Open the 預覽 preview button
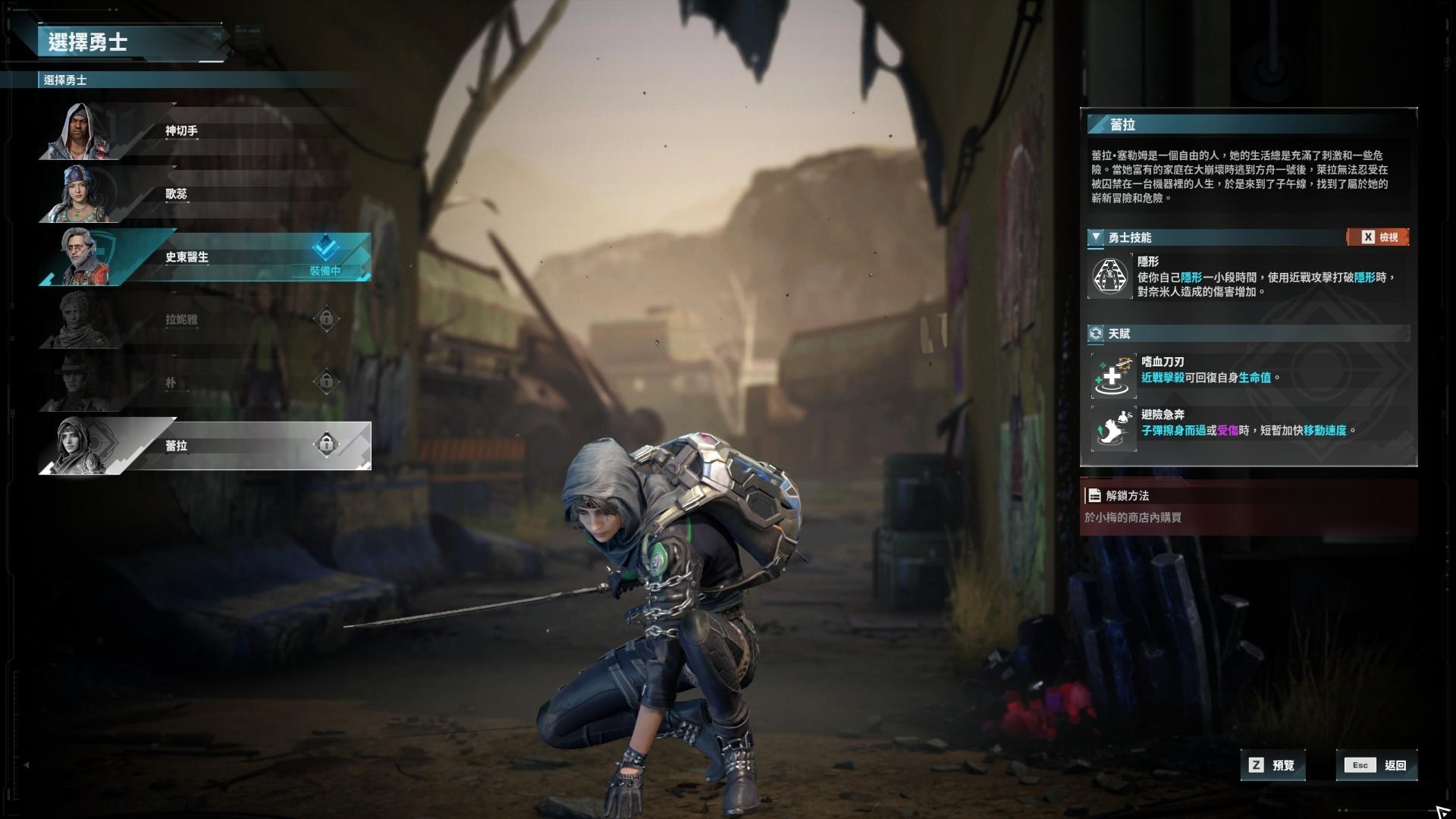 tap(1273, 765)
